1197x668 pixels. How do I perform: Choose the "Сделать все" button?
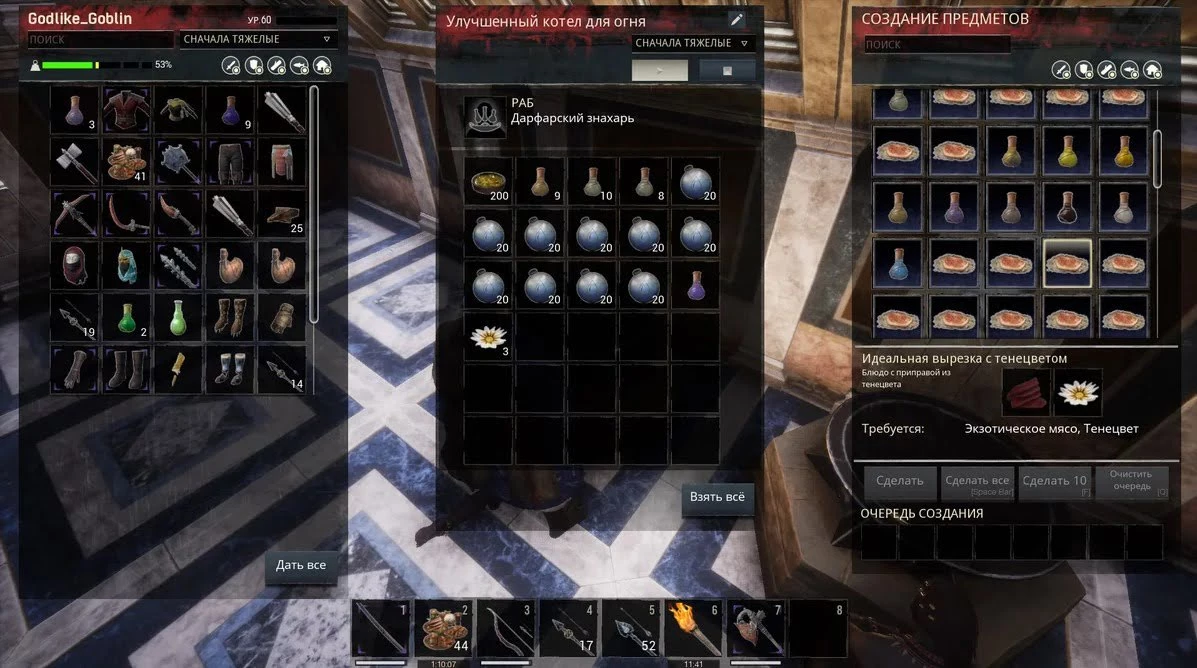click(x=976, y=483)
